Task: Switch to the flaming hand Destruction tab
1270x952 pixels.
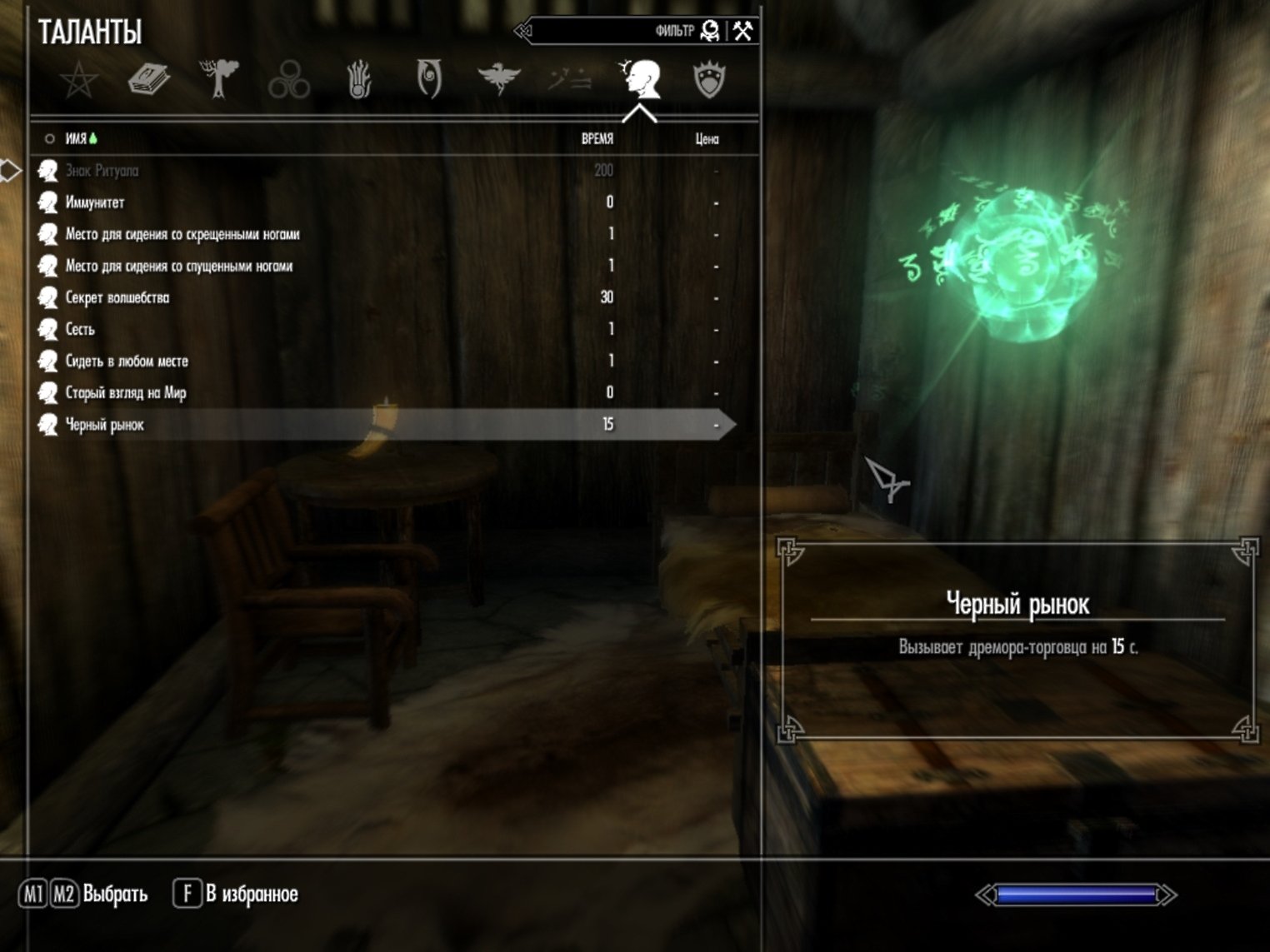Action: coord(358,81)
